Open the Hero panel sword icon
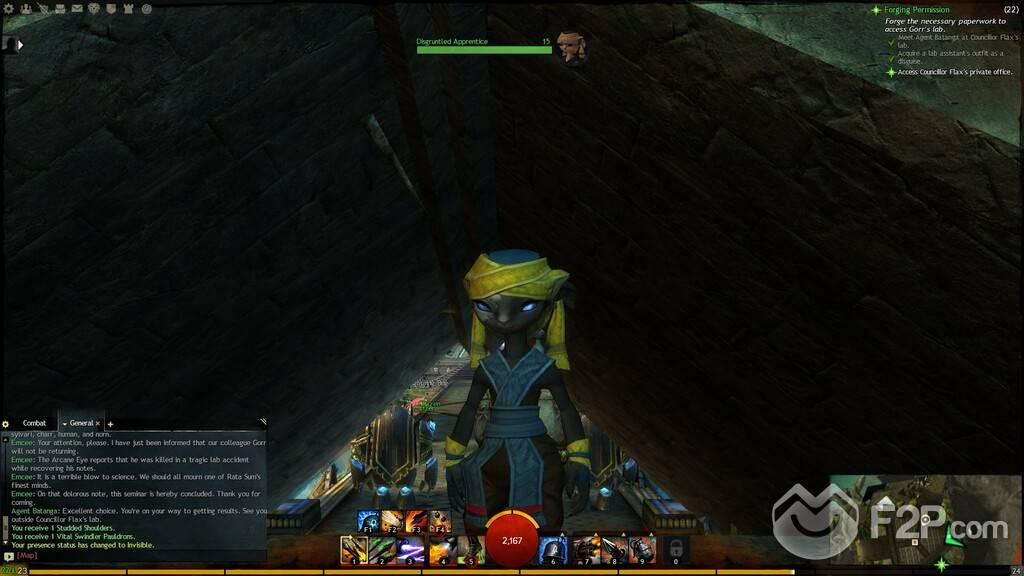This screenshot has width=1024, height=576. click(x=41, y=9)
